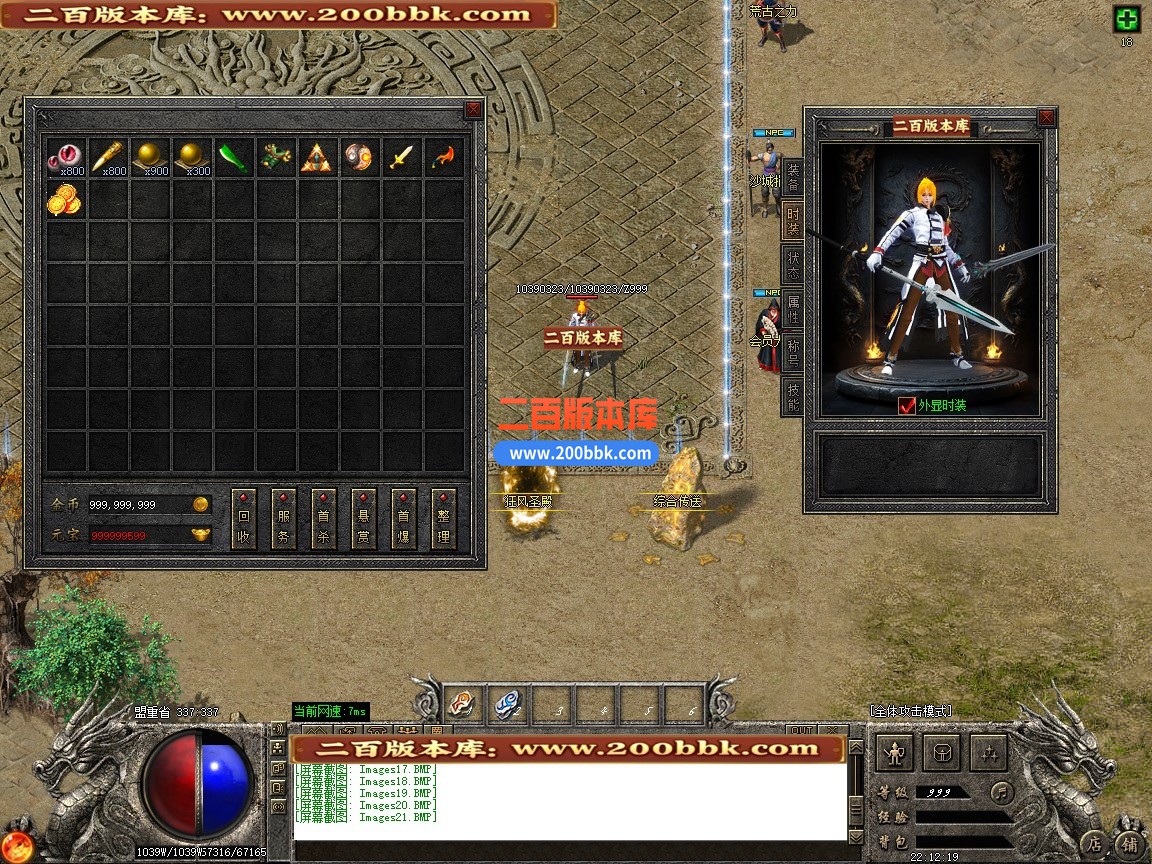Switch to the 状态 status tab
This screenshot has height=864, width=1152.
792,264
